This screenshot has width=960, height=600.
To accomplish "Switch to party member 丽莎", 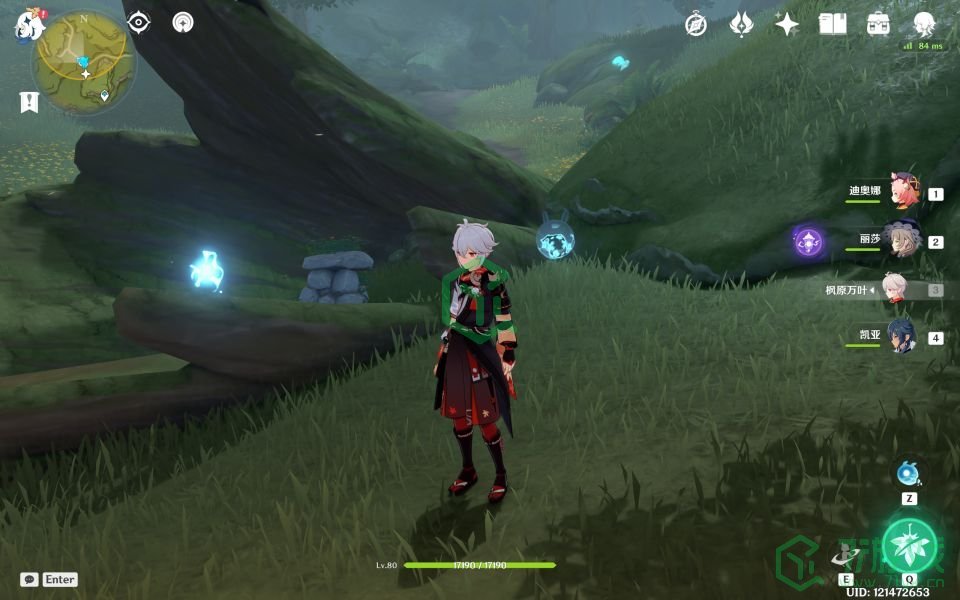I will pyautogui.click(x=903, y=240).
